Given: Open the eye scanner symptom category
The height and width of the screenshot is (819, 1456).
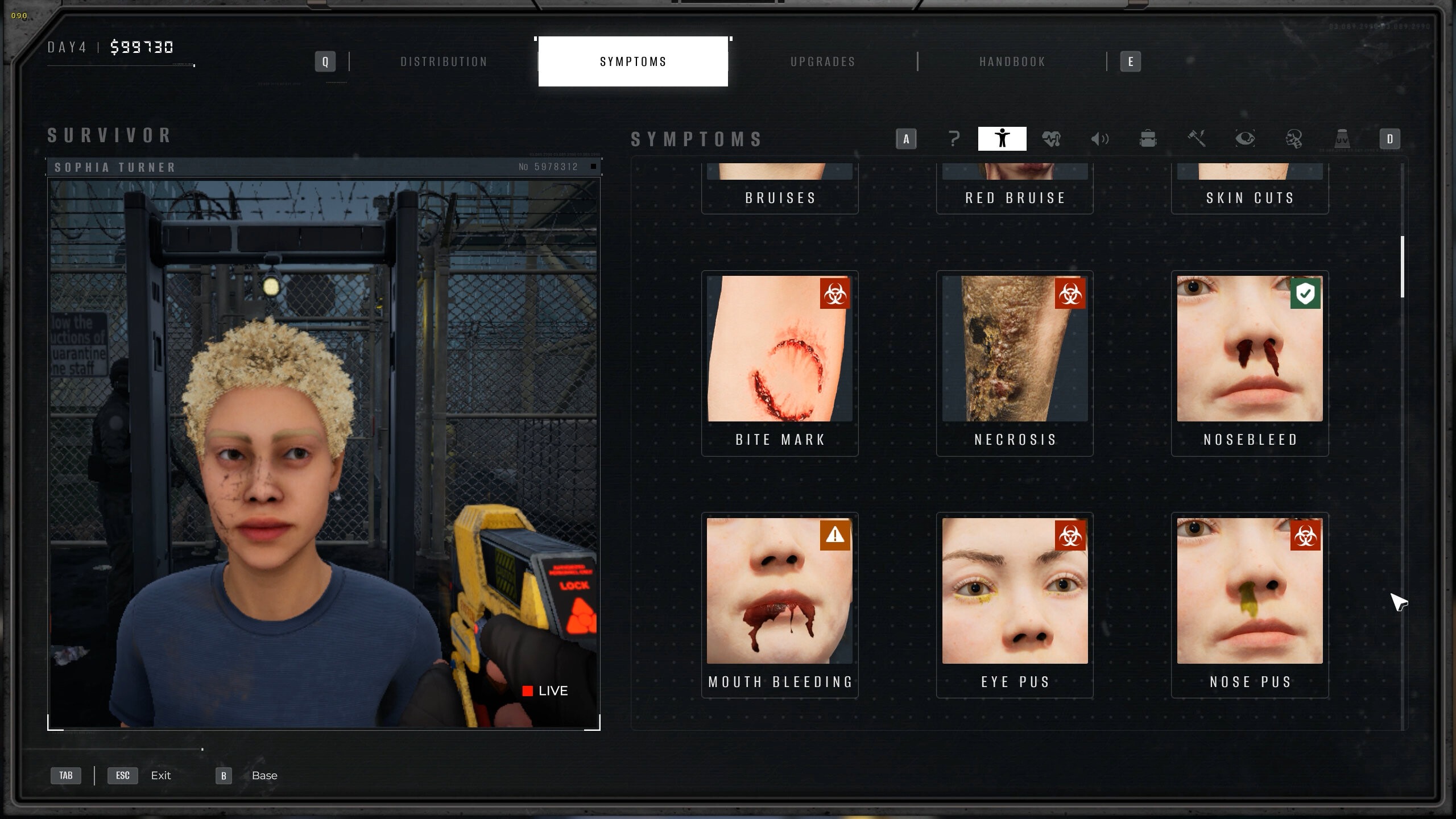Looking at the screenshot, I should (1245, 139).
